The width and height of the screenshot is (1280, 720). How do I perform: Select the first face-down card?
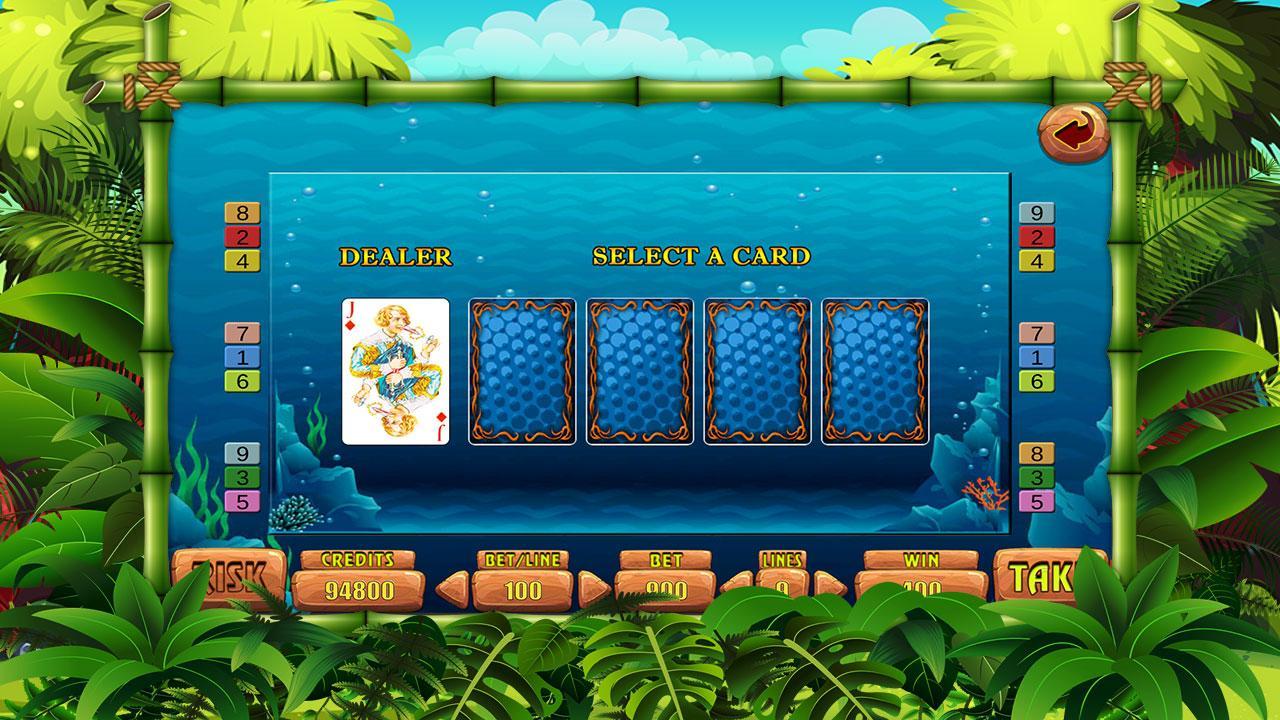[521, 373]
